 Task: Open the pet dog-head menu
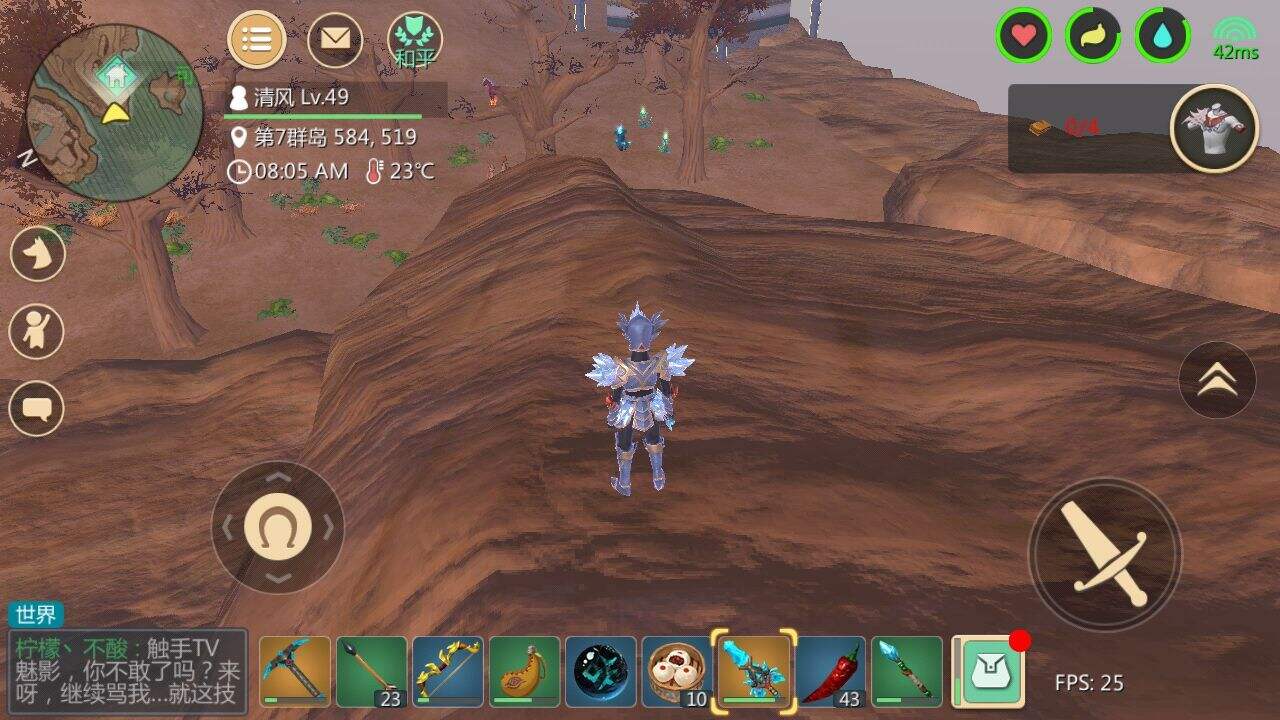tap(38, 254)
